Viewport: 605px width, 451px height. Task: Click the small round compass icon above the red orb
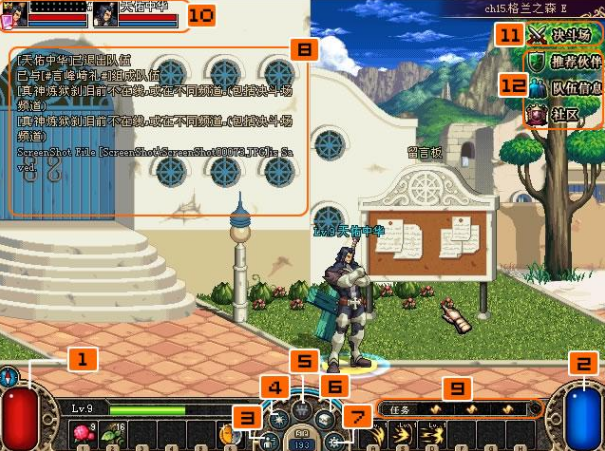(x=9, y=376)
